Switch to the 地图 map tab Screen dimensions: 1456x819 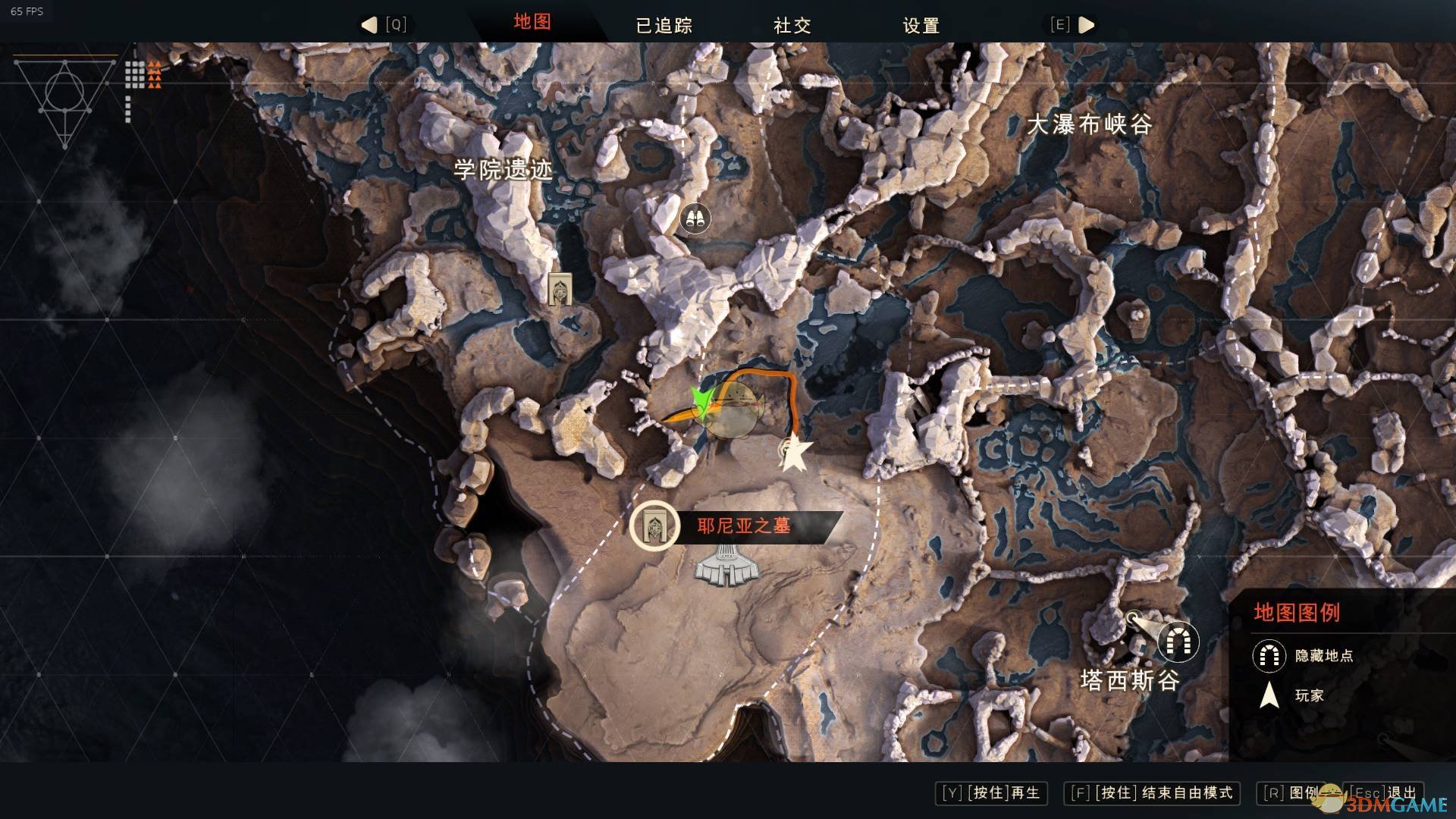coord(532,22)
